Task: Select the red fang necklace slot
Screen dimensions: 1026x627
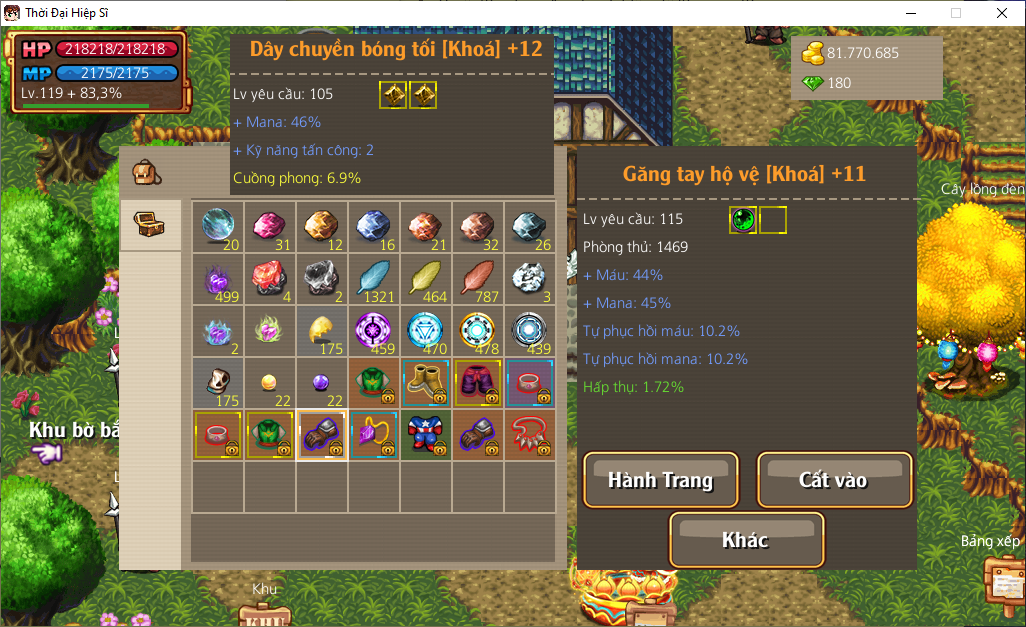Action: [530, 434]
